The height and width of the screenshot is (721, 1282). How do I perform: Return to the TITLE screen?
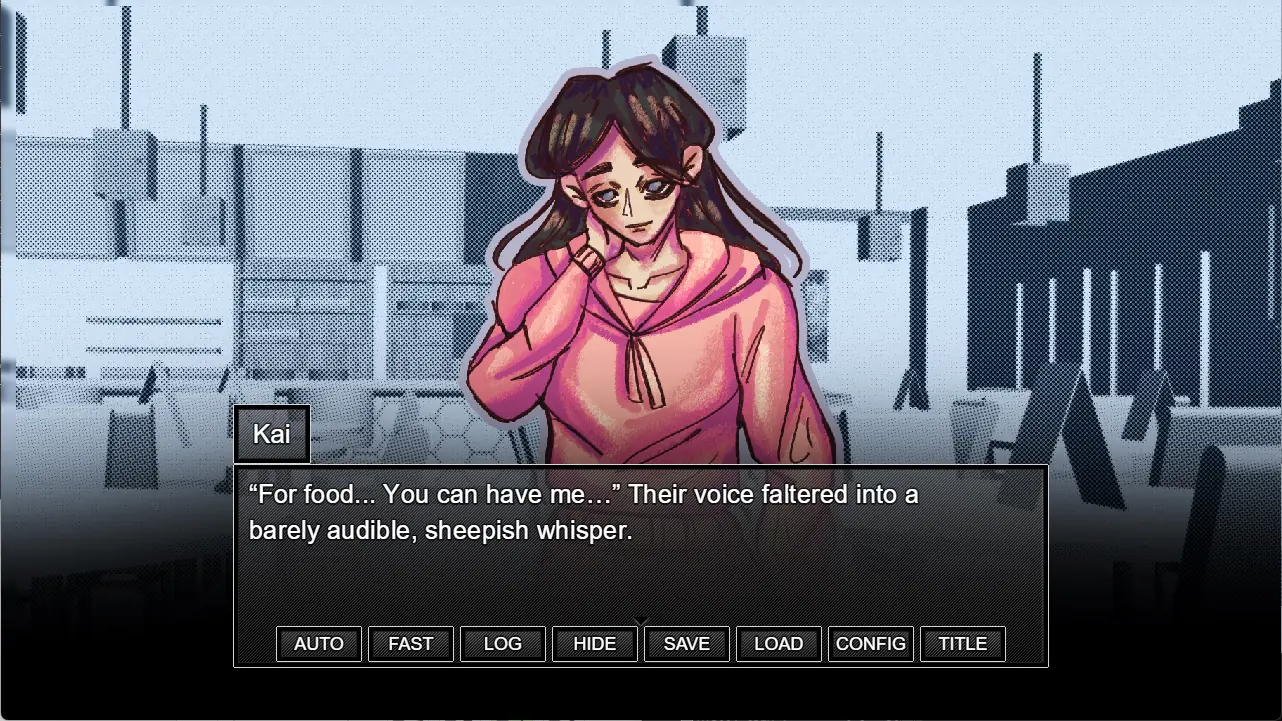click(x=963, y=644)
